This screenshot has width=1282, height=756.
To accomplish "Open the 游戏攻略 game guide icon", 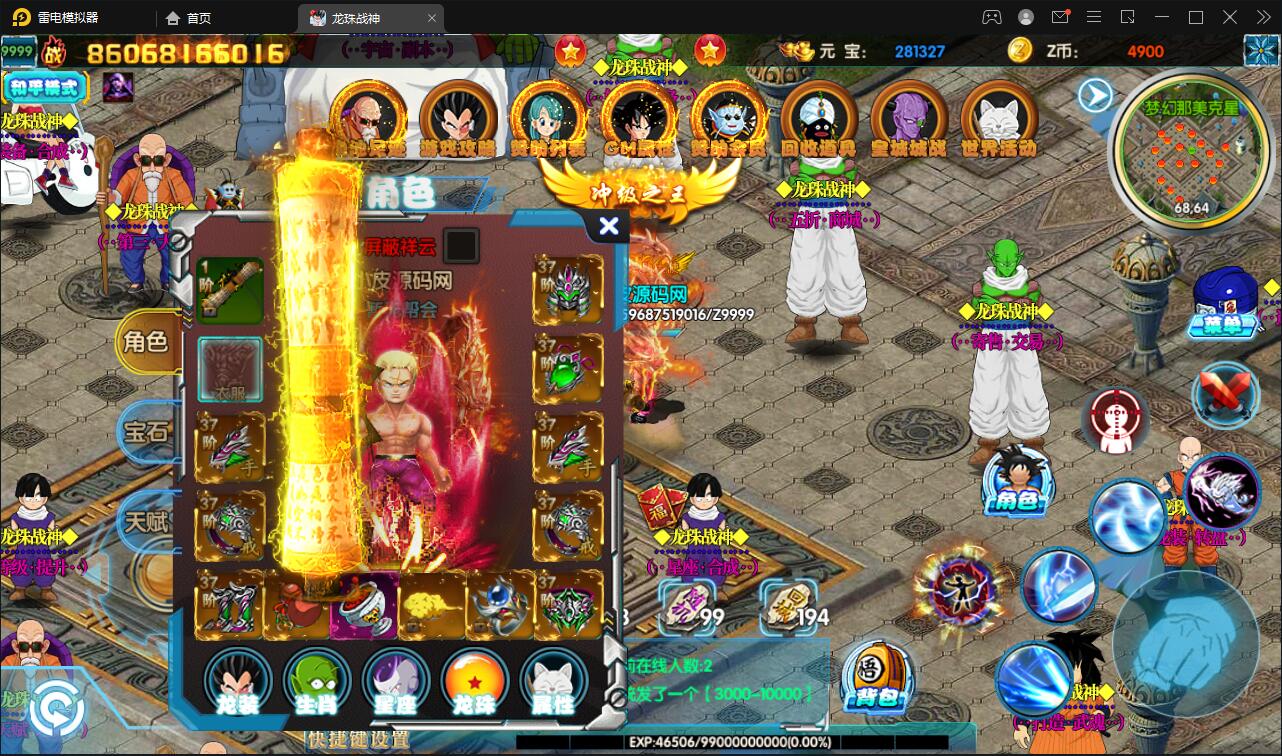I will point(458,118).
